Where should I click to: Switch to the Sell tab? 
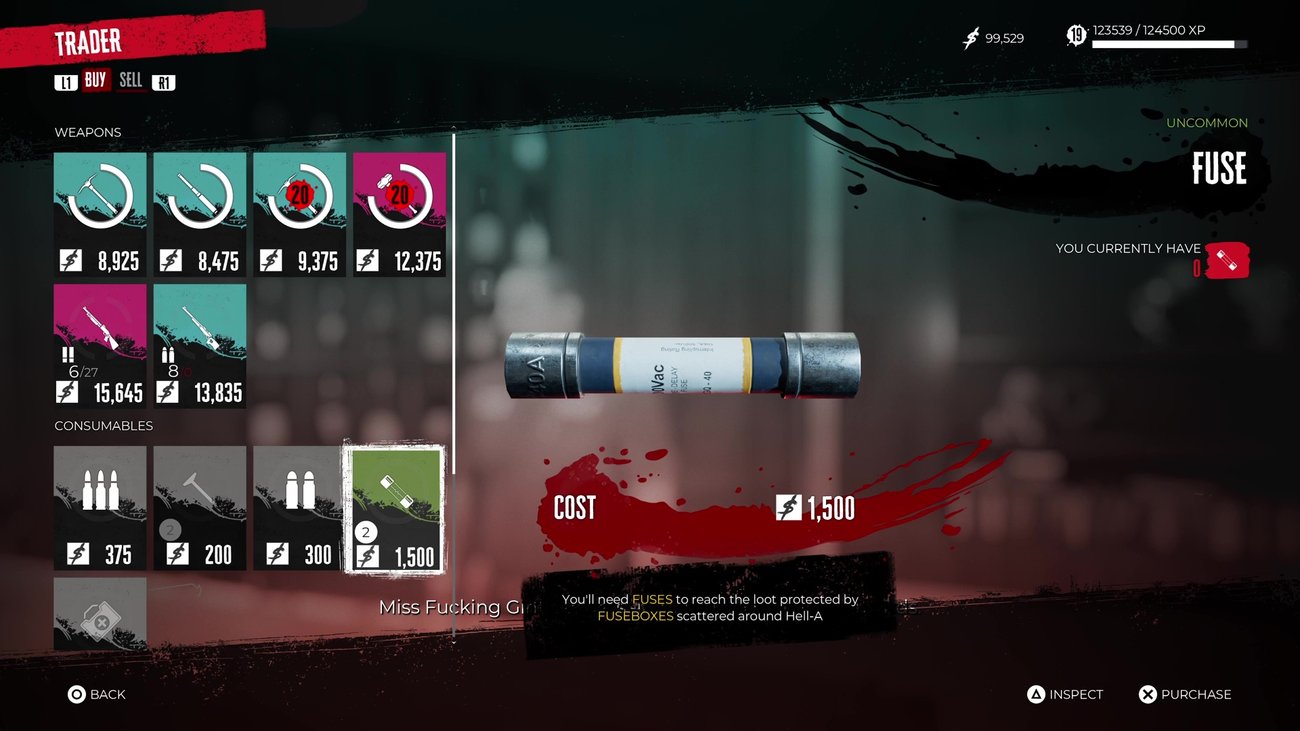pos(131,81)
